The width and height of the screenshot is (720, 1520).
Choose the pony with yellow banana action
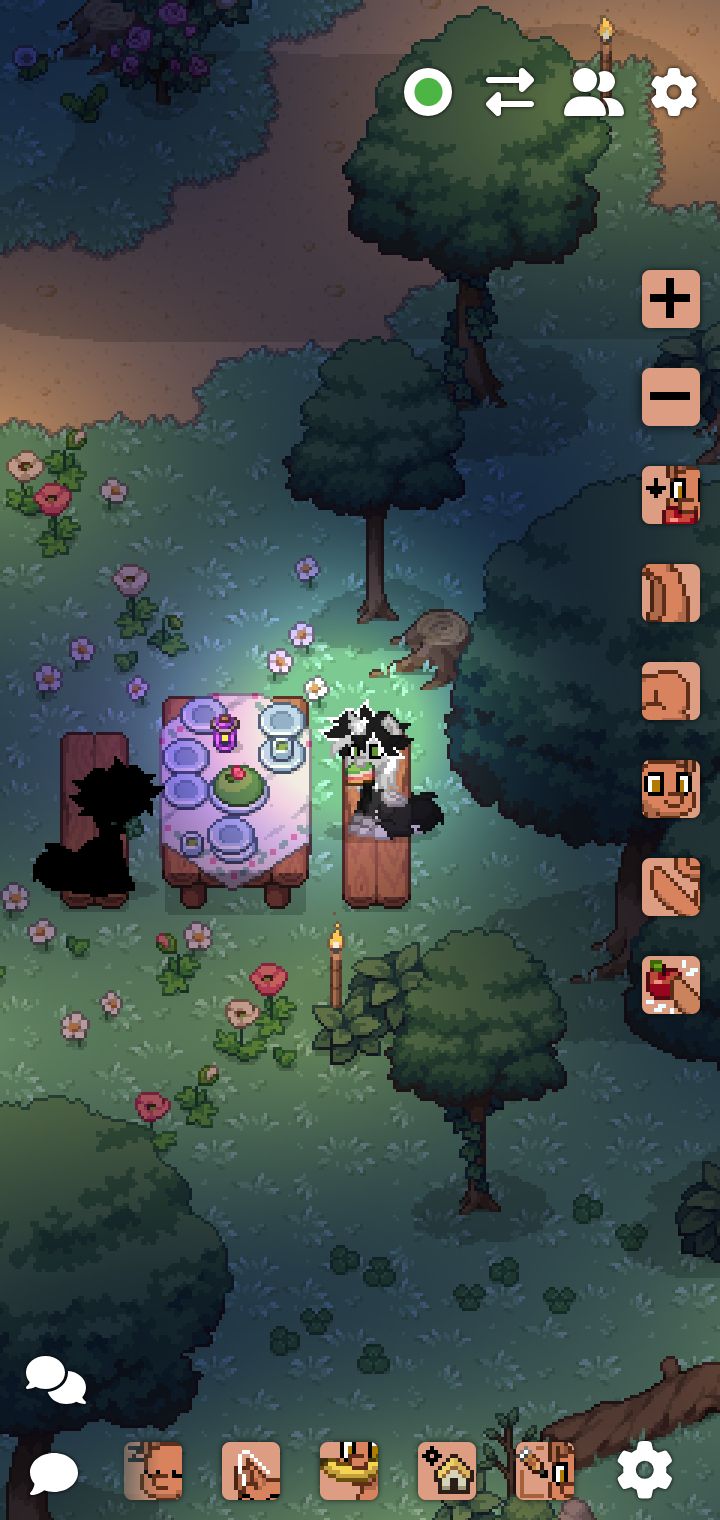349,1471
